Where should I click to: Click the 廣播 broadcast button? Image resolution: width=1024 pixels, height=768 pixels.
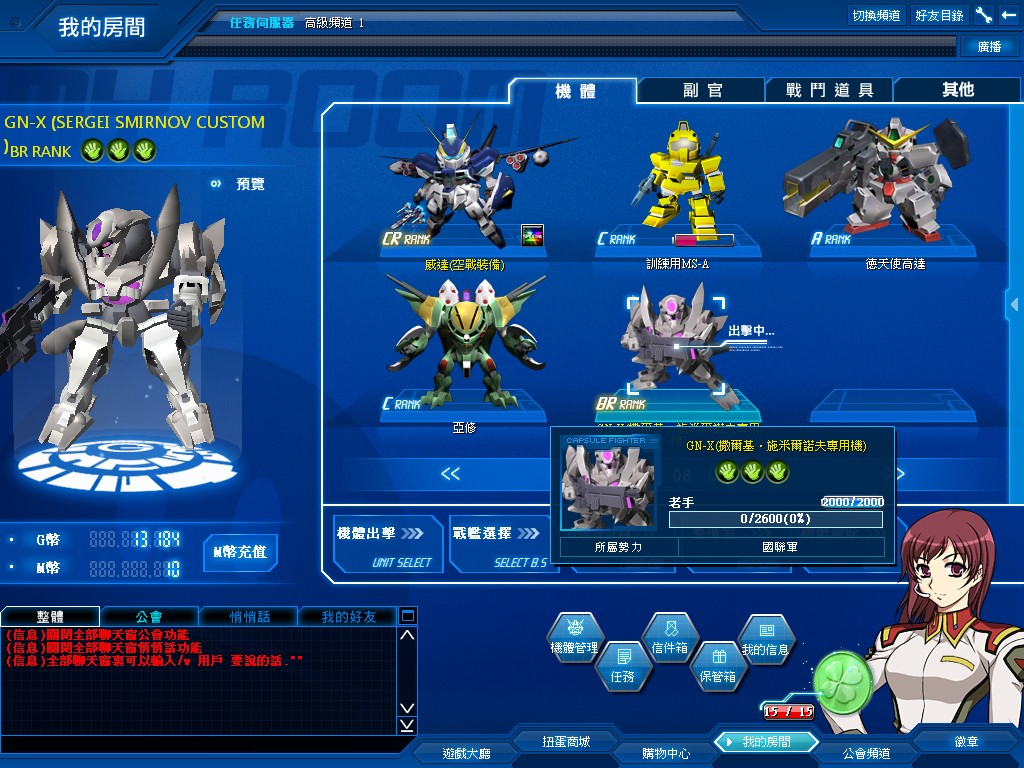pos(987,47)
